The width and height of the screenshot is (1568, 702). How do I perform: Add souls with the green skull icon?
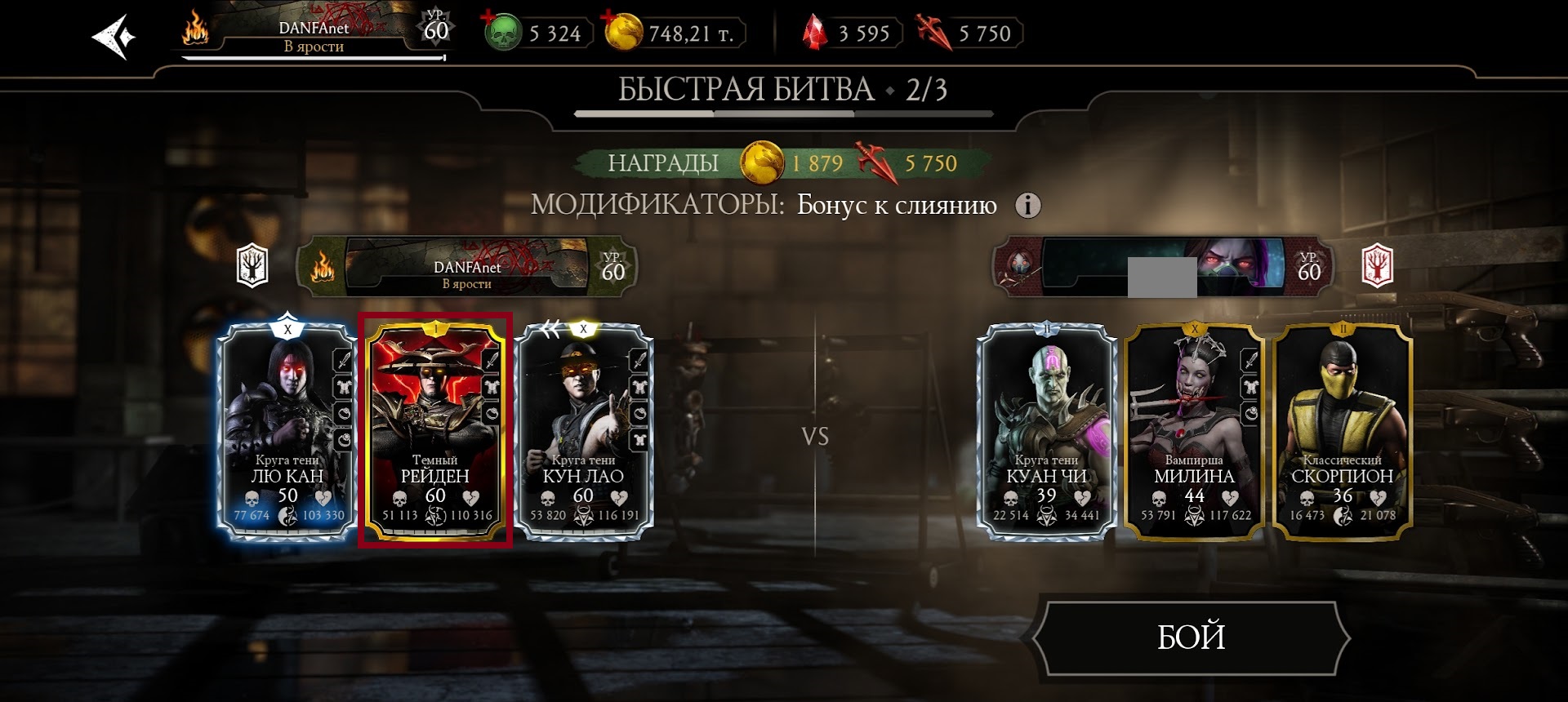pos(502,33)
